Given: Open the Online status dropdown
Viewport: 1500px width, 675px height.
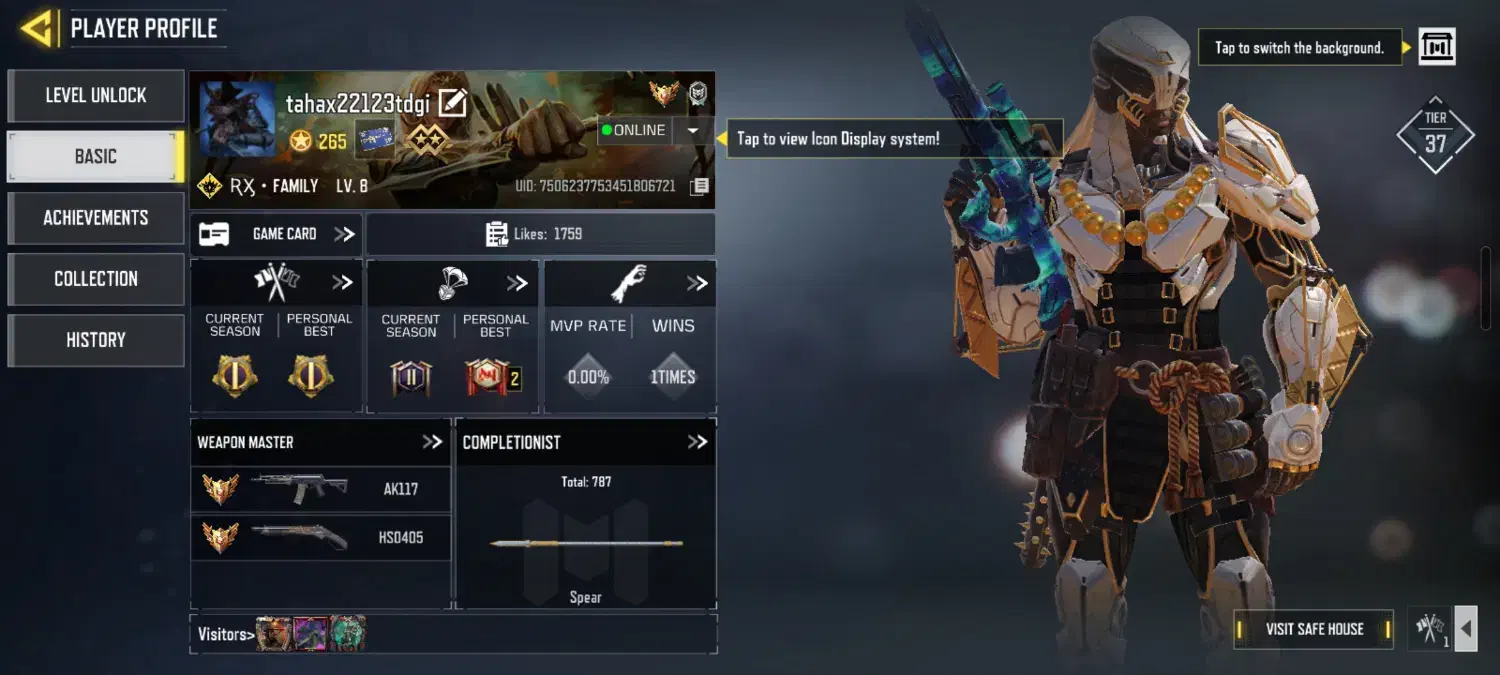Looking at the screenshot, I should coord(692,130).
